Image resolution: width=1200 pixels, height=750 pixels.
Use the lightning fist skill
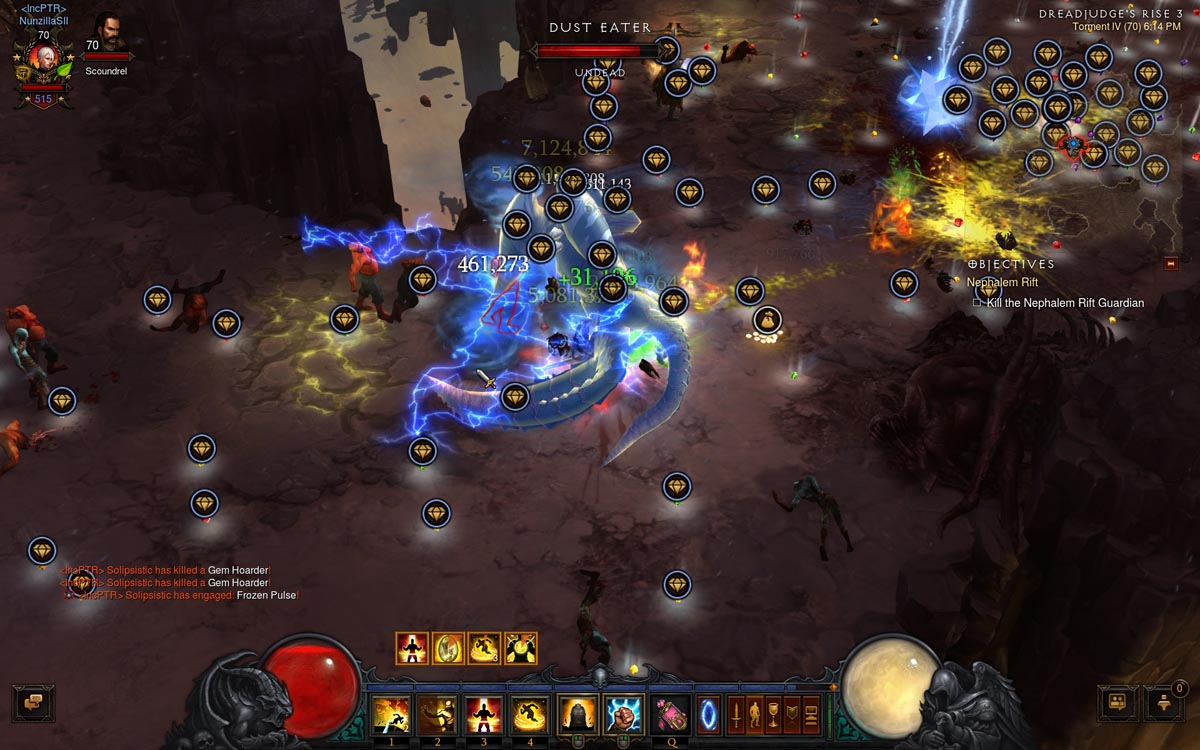[624, 715]
